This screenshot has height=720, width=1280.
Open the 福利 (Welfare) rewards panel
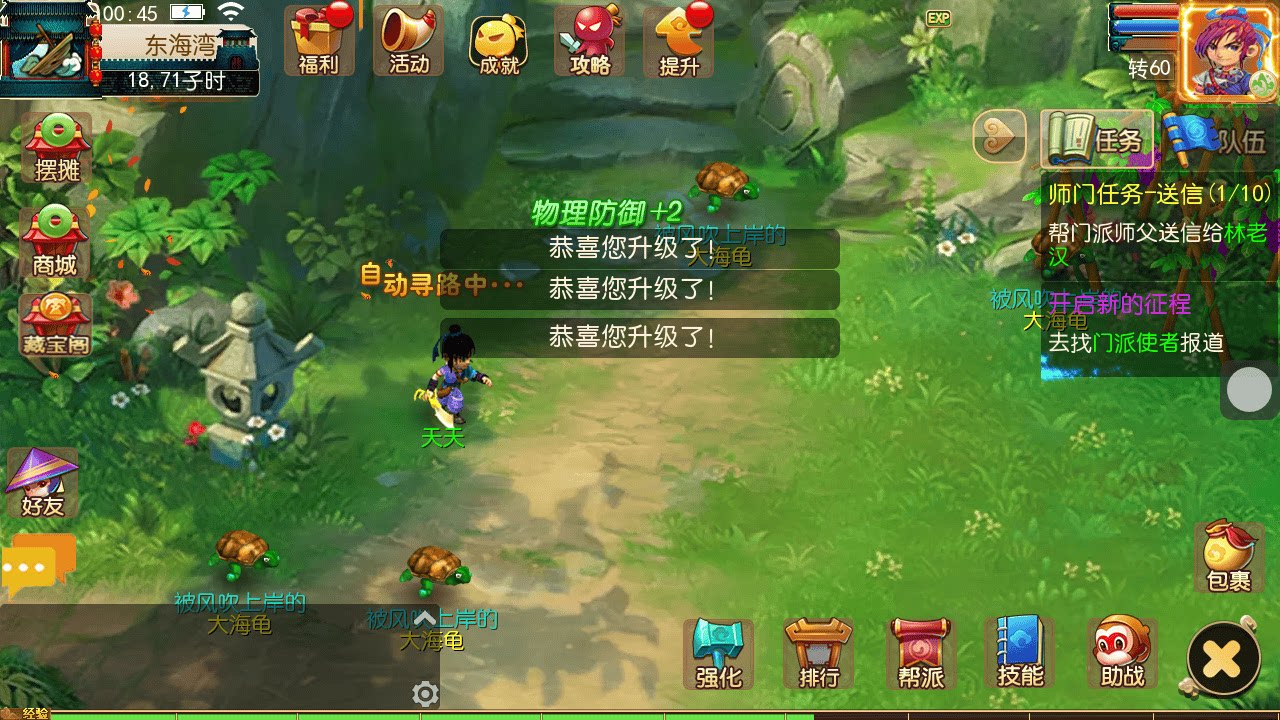(318, 40)
